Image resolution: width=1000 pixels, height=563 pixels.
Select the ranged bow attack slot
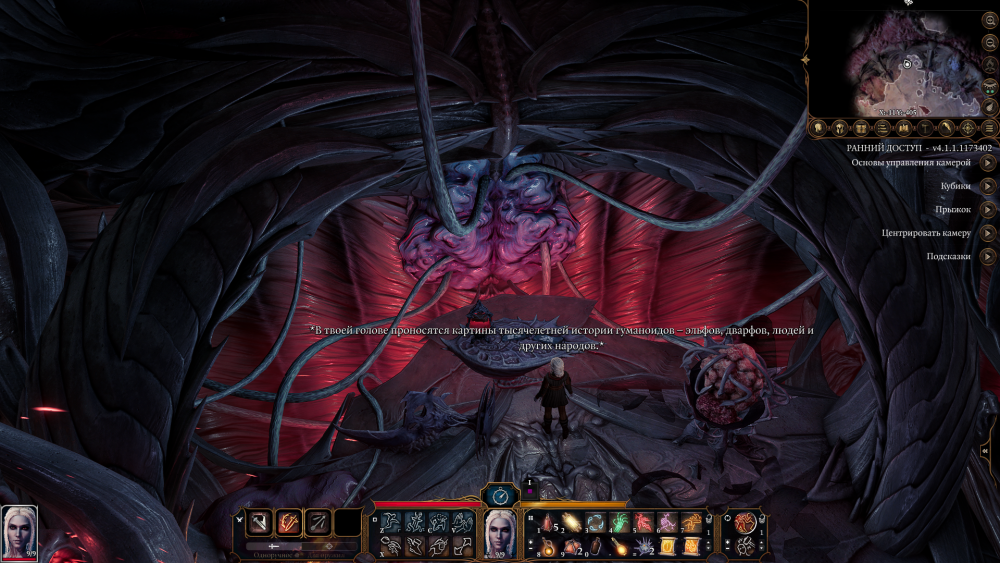(x=318, y=522)
